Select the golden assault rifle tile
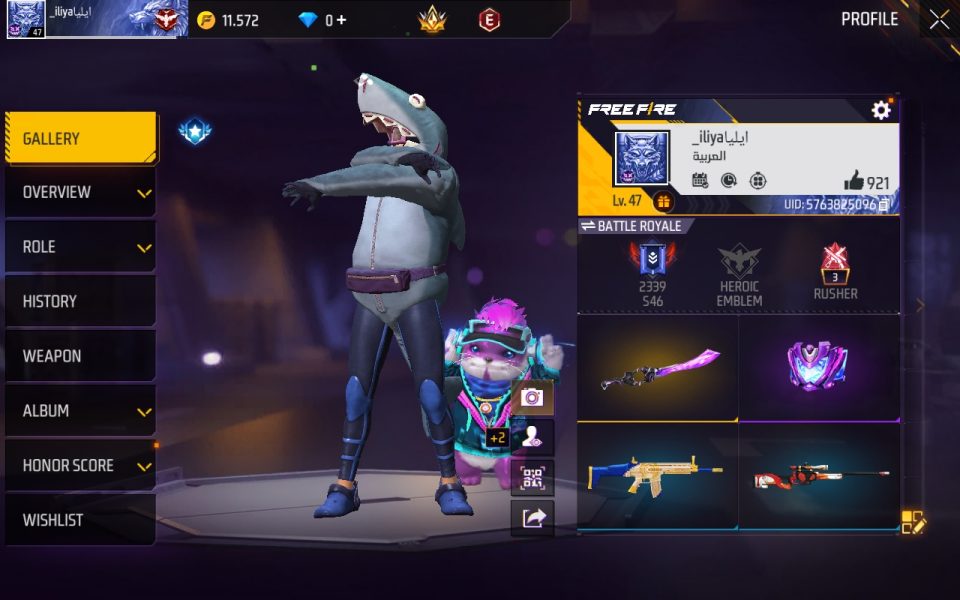 pyautogui.click(x=658, y=476)
